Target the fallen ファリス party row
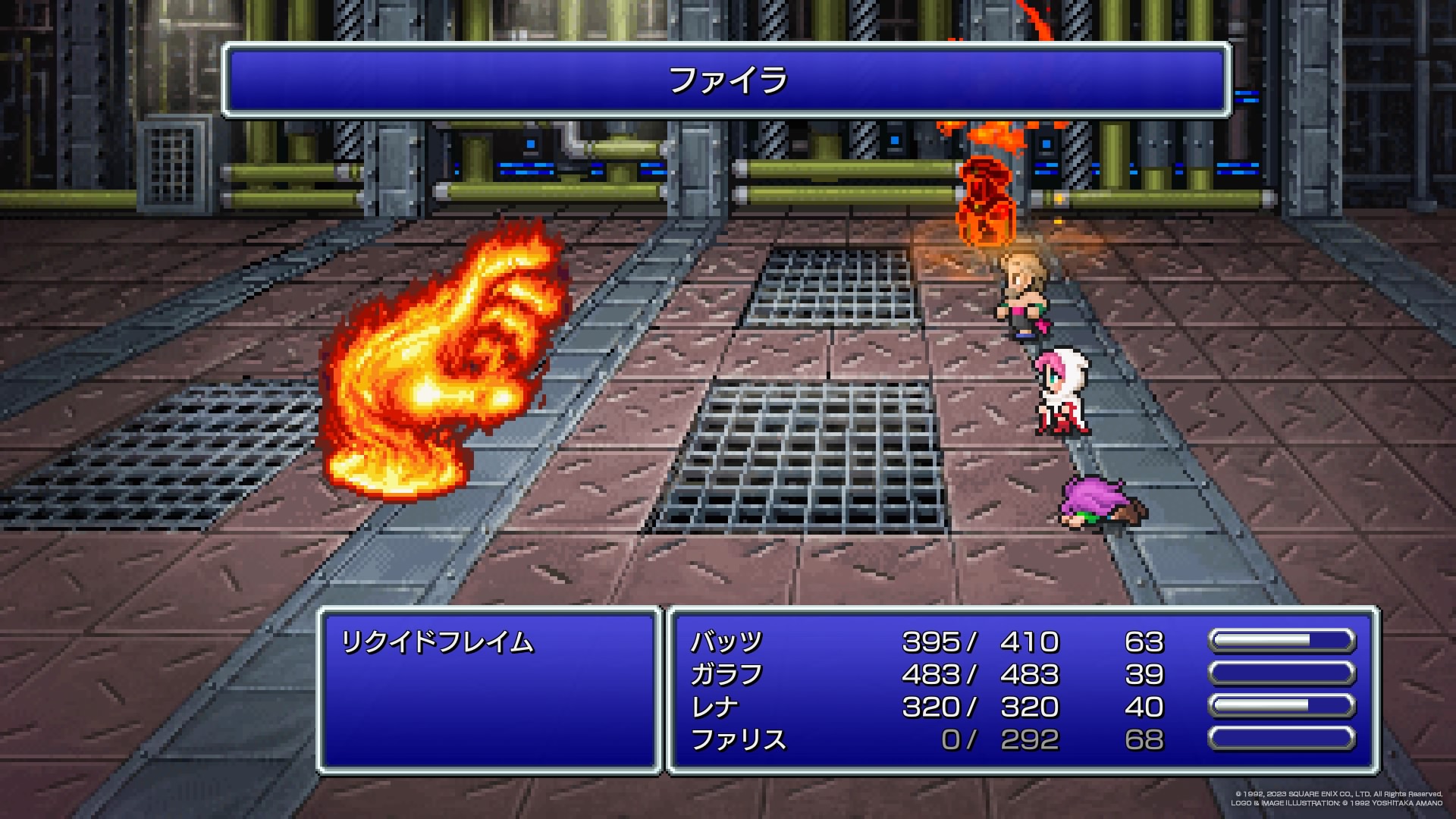Viewport: 1456px width, 819px height. click(x=738, y=740)
